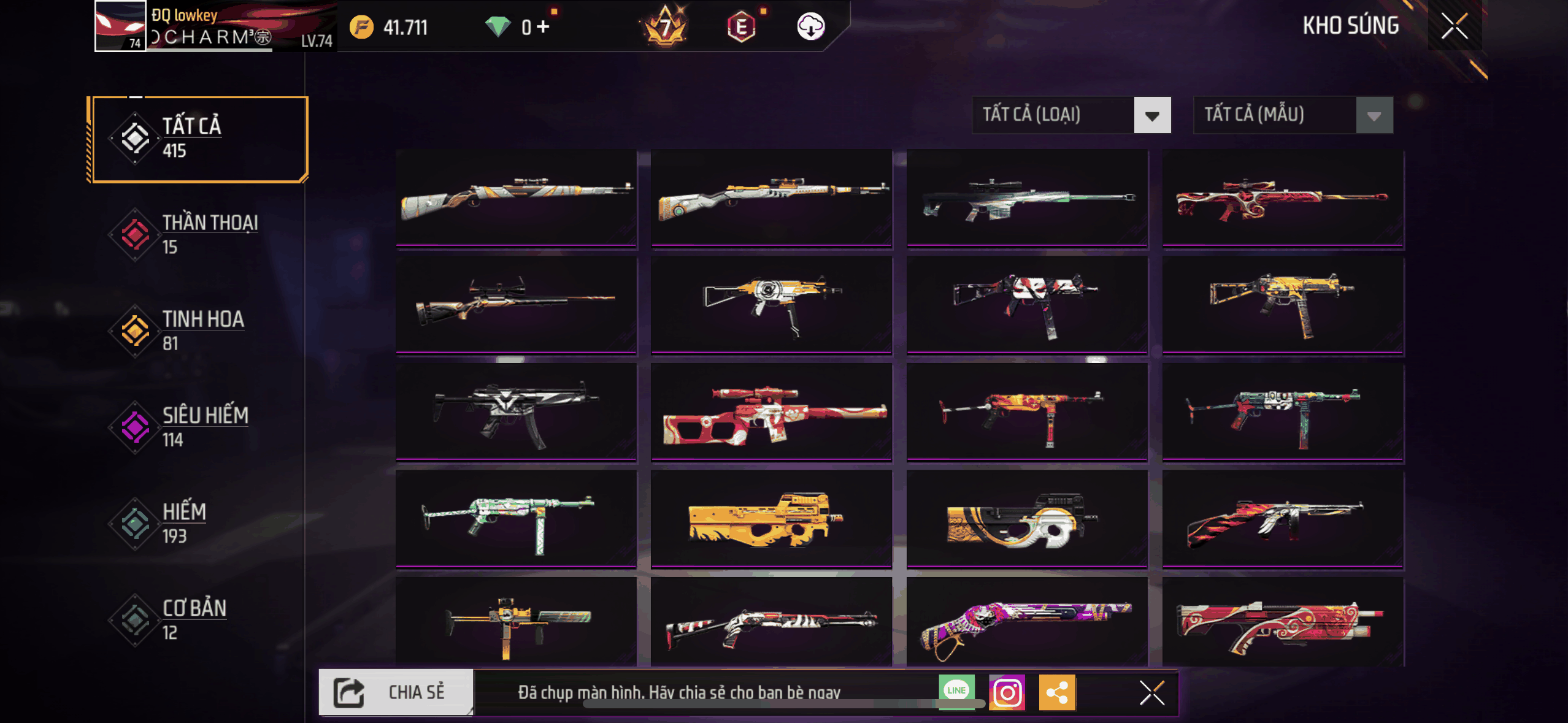This screenshot has width=1568, height=723.
Task: Select the red and white VSS skin
Action: pyautogui.click(x=771, y=411)
